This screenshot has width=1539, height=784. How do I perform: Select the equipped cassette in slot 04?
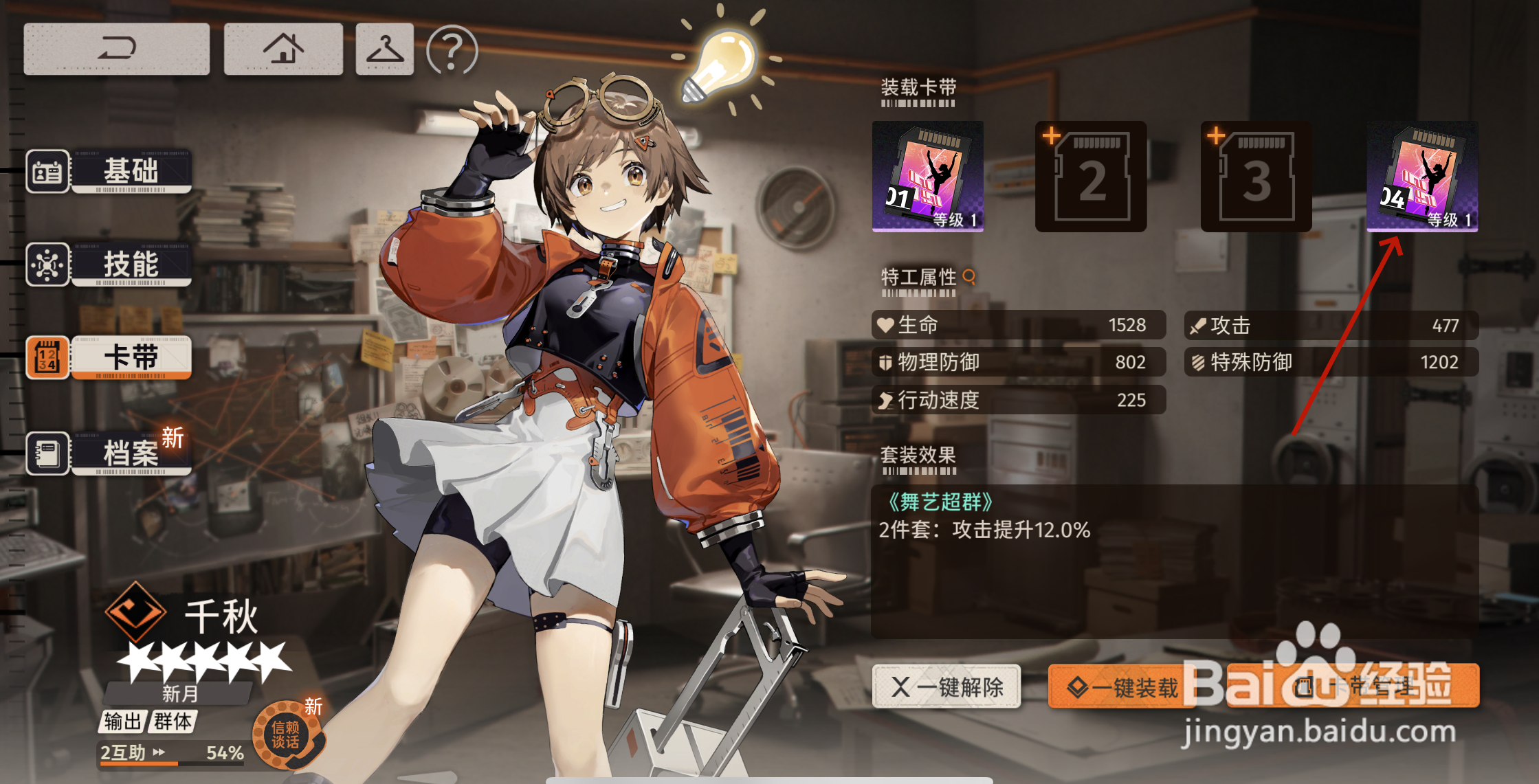(1421, 177)
